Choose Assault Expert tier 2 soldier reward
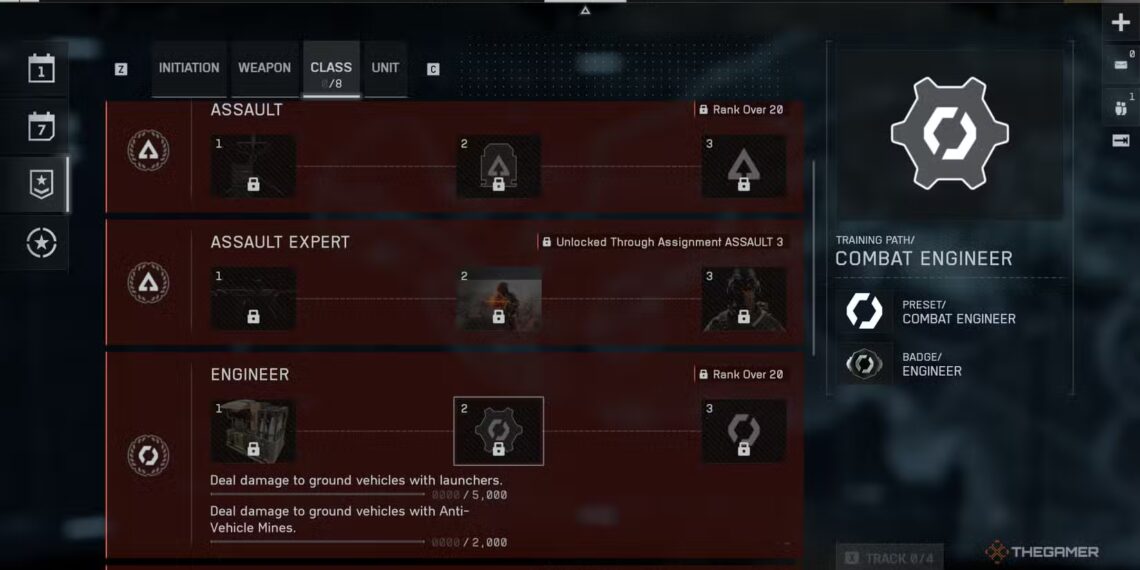 (498, 299)
